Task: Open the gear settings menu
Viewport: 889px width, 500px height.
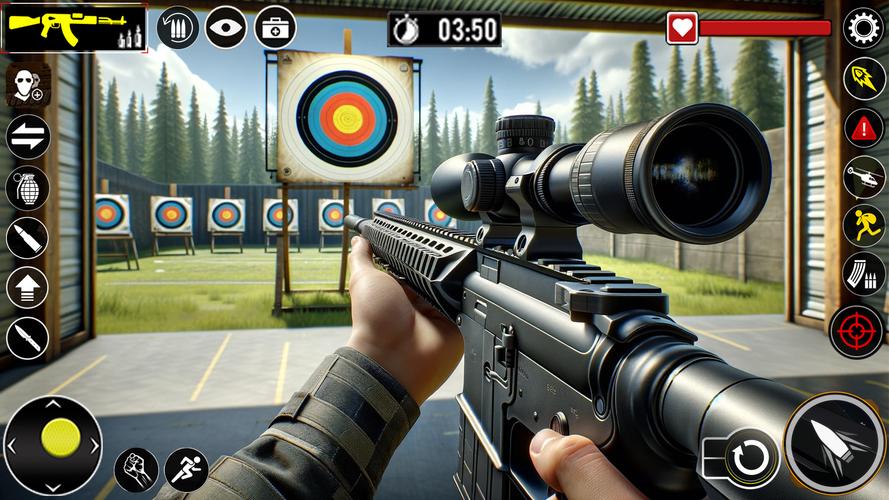Action: [863, 27]
